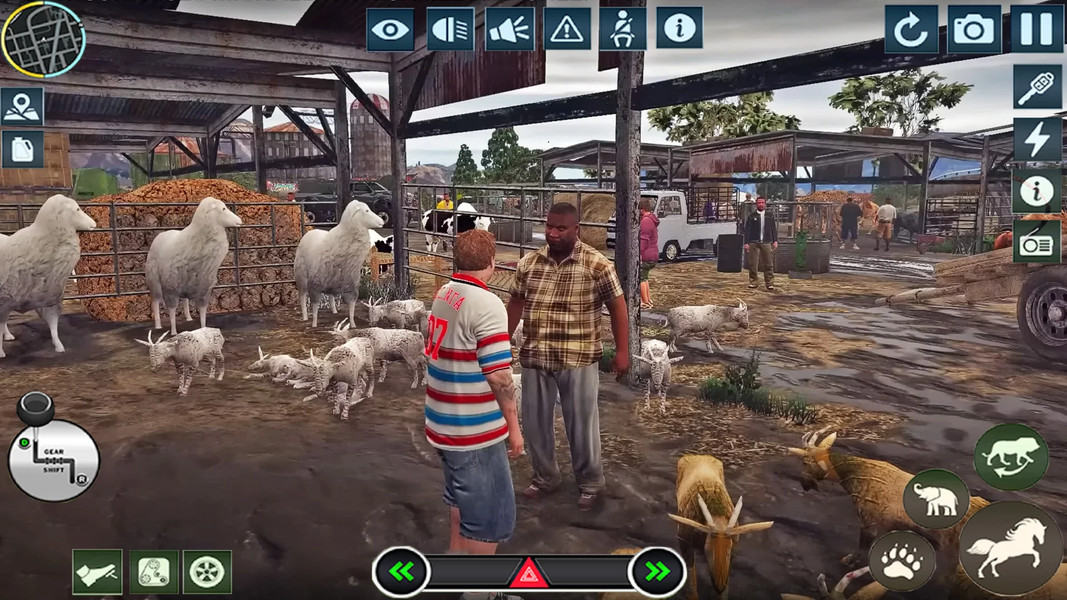Open the map location marker icon
The height and width of the screenshot is (600, 1067).
point(22,107)
